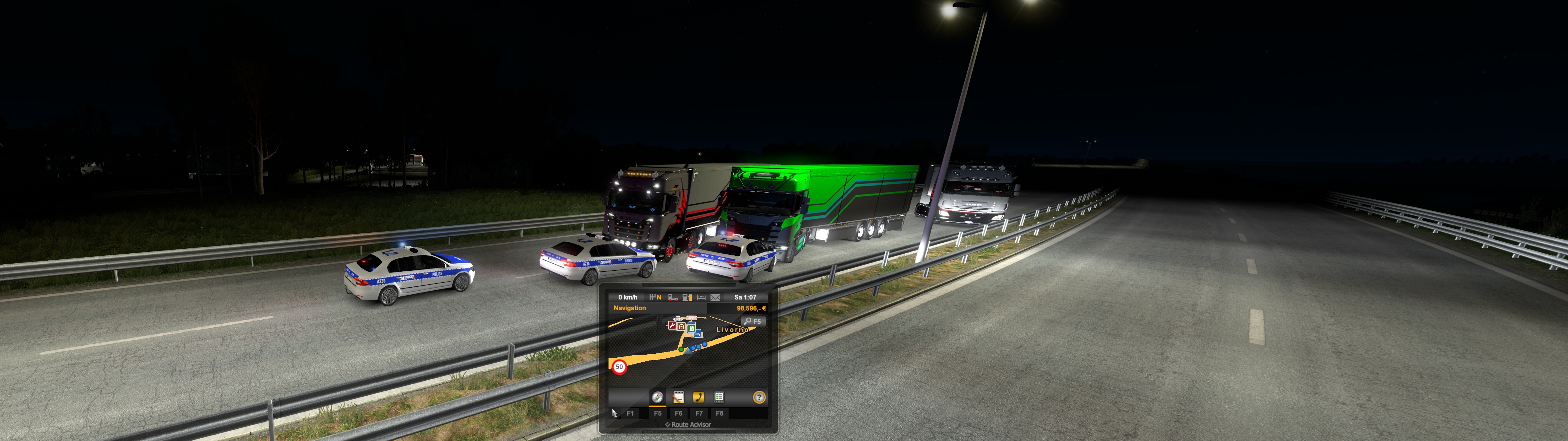The height and width of the screenshot is (441, 1568).
Task: Open the yellow phone assistance tab
Action: click(x=698, y=398)
